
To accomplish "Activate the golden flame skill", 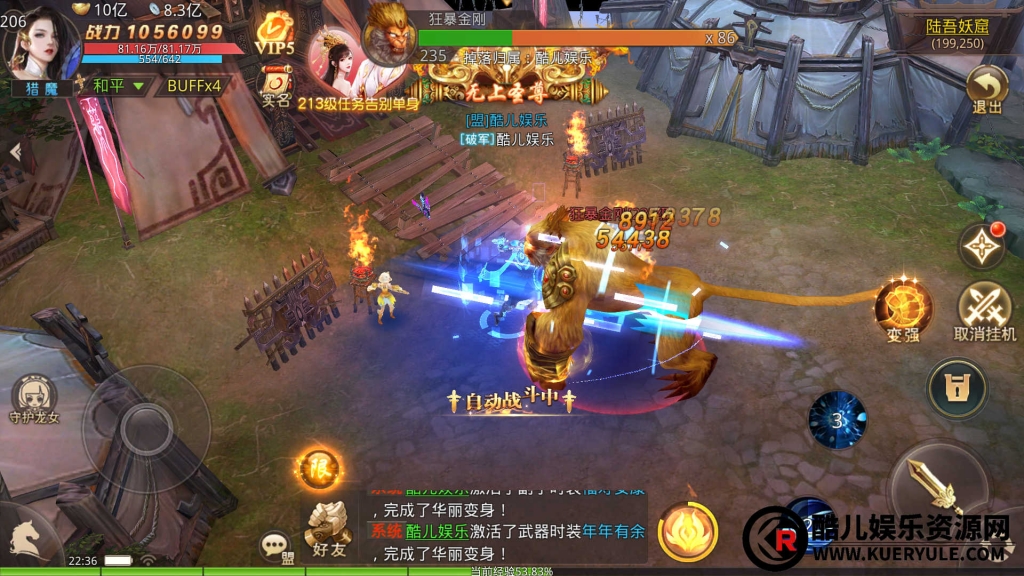I will pyautogui.click(x=688, y=531).
